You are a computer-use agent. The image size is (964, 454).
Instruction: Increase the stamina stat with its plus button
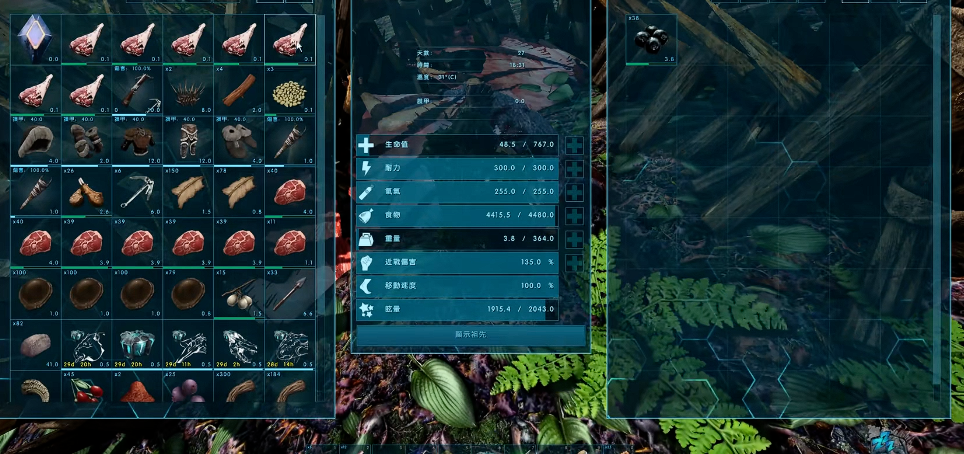[x=574, y=169]
